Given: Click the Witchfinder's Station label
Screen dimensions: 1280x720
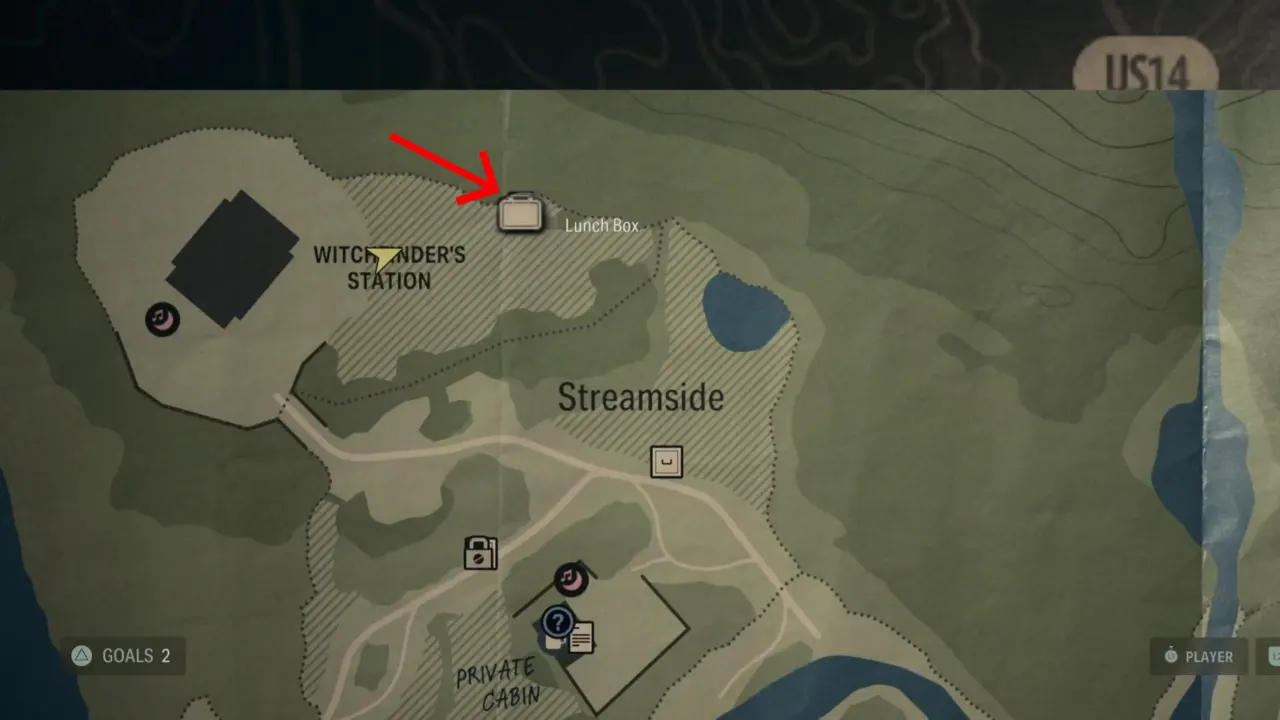Looking at the screenshot, I should pos(390,268).
